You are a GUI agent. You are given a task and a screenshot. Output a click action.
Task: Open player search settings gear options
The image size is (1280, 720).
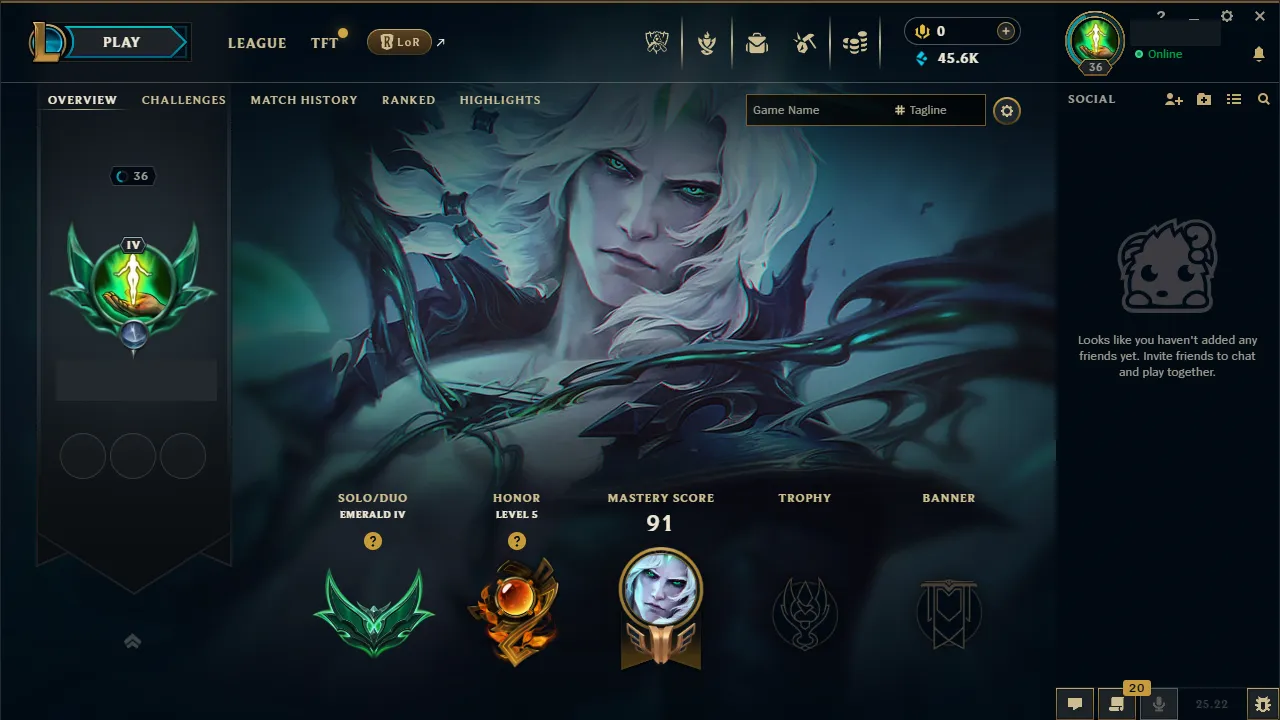tap(1007, 110)
